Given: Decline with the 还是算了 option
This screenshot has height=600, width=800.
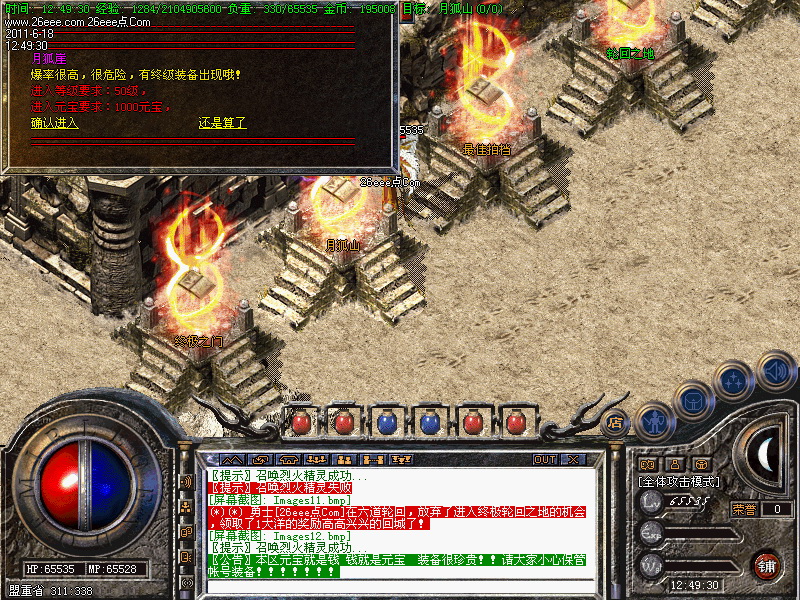Looking at the screenshot, I should tap(222, 123).
